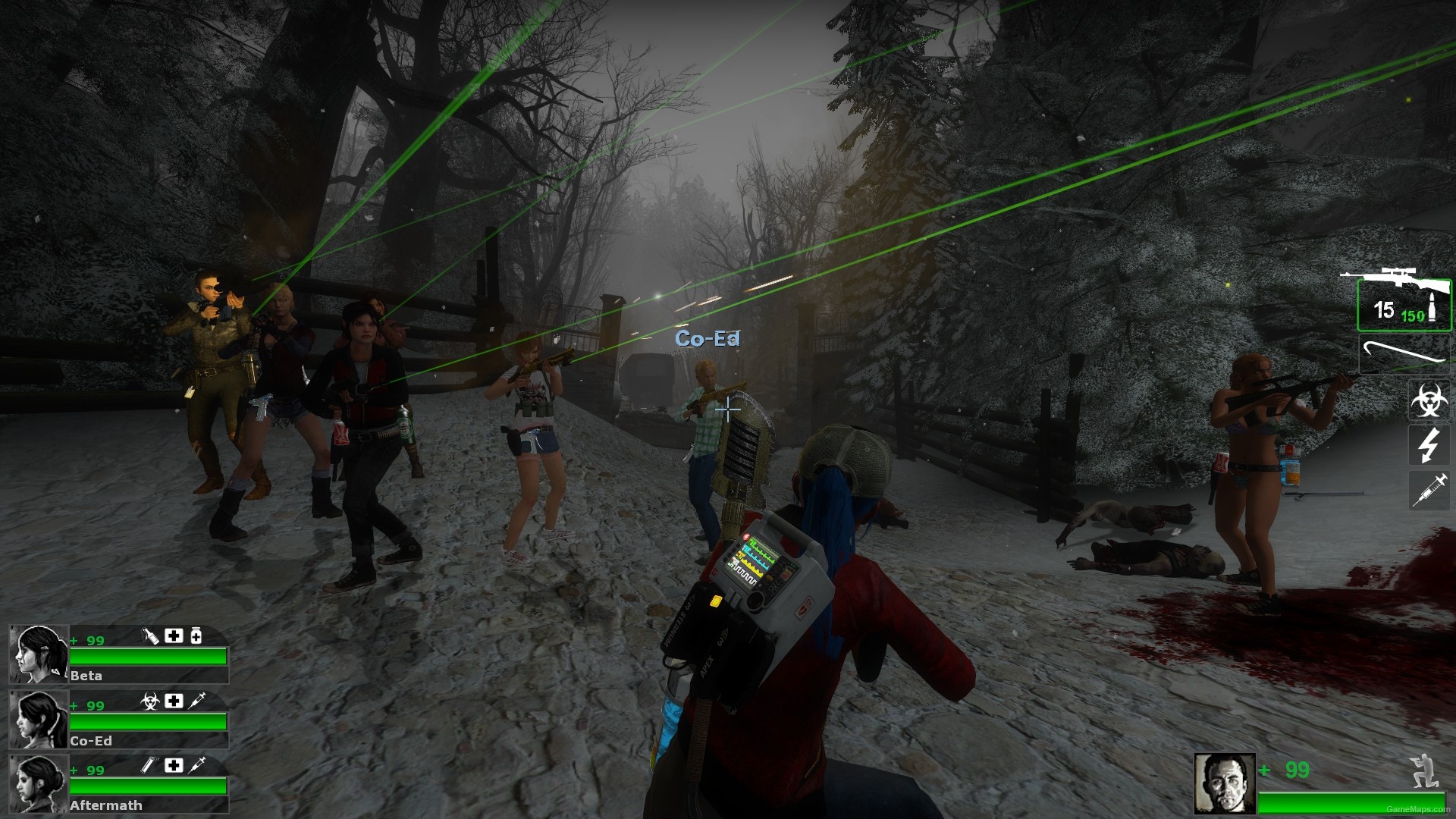Select the lightning bolt defibrillator slot

tap(1429, 444)
